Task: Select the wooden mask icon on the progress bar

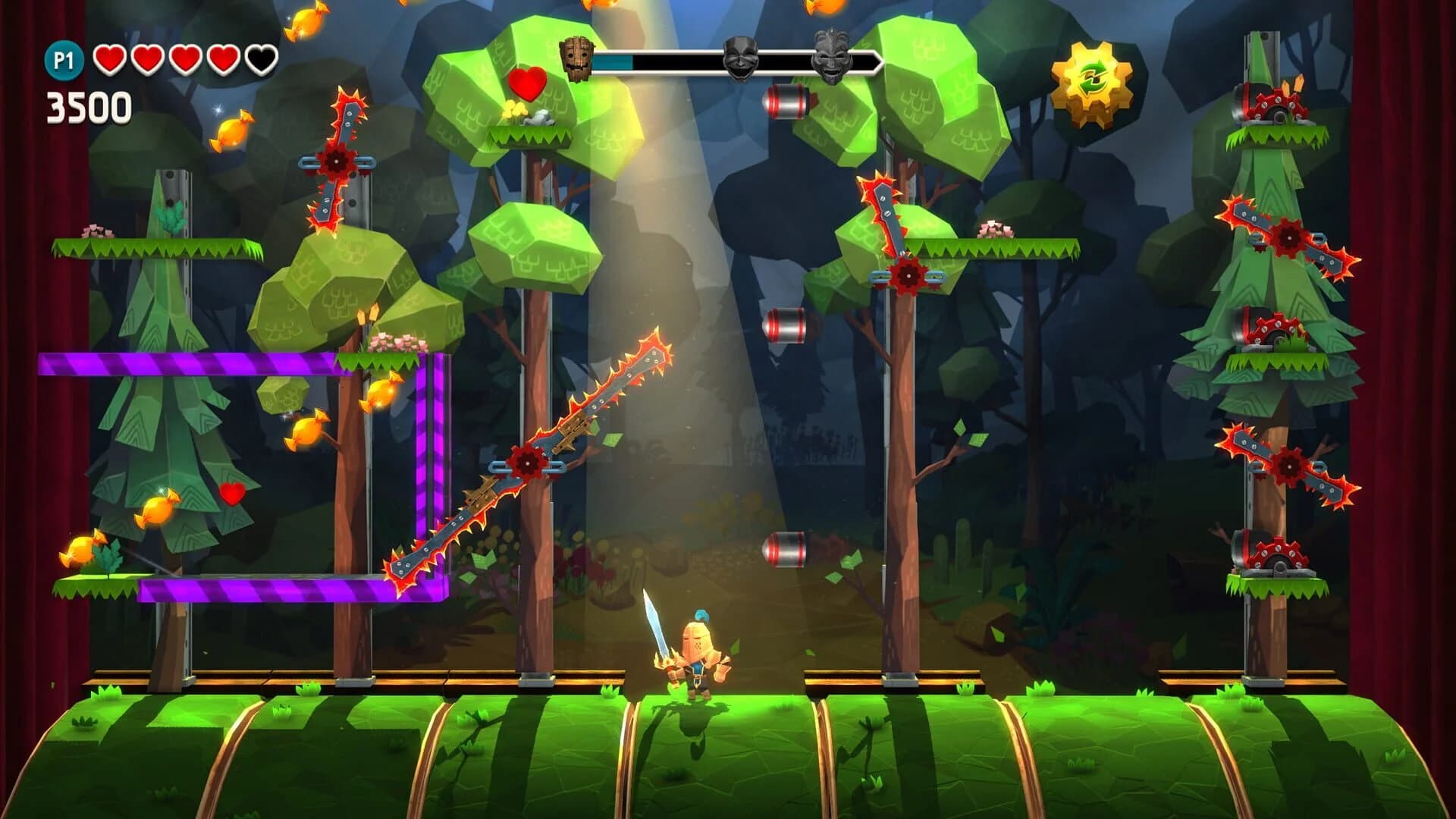Action: [x=576, y=58]
